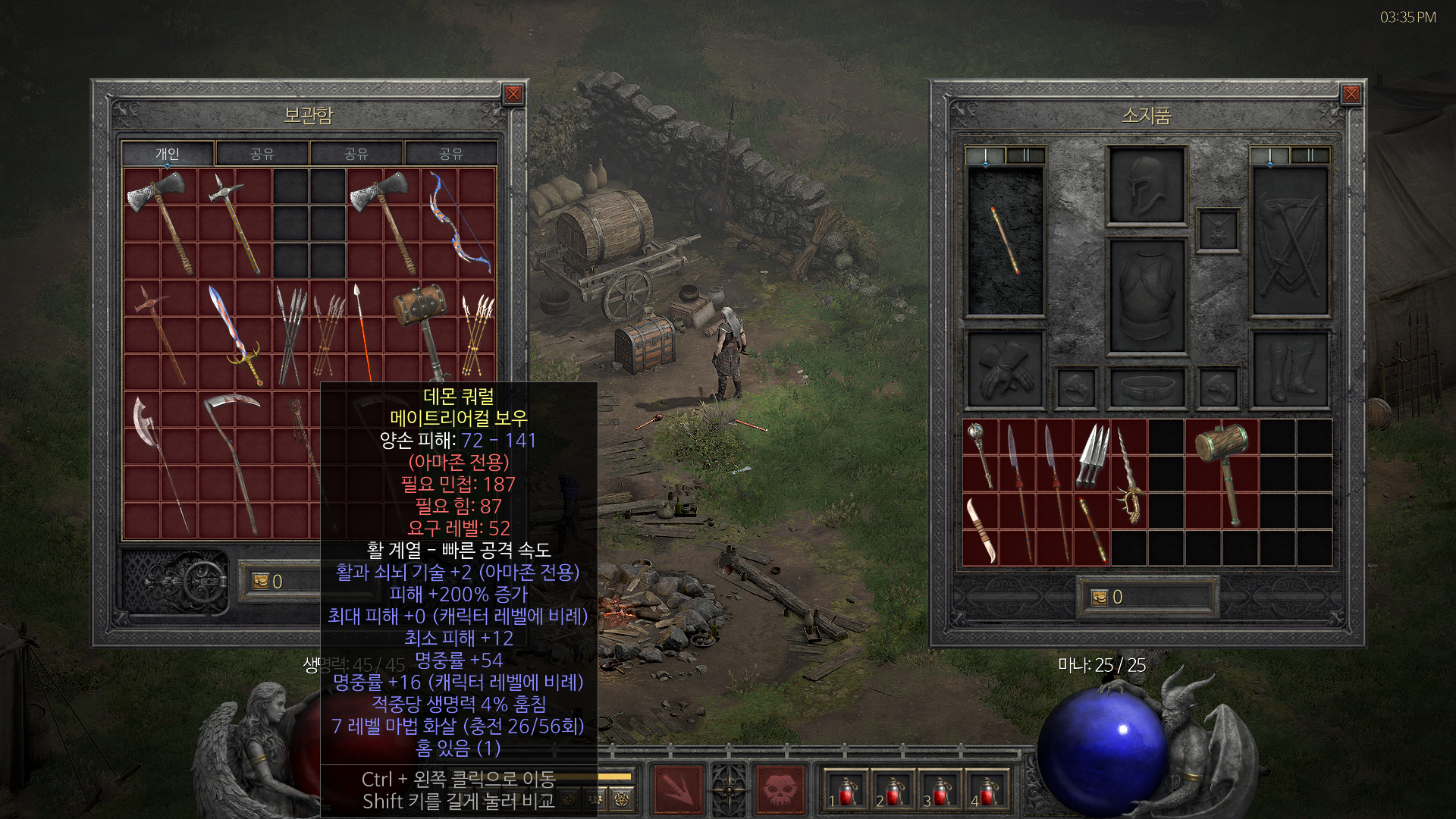
Task: Select the bloodied scythe in the stash
Action: tap(234, 463)
